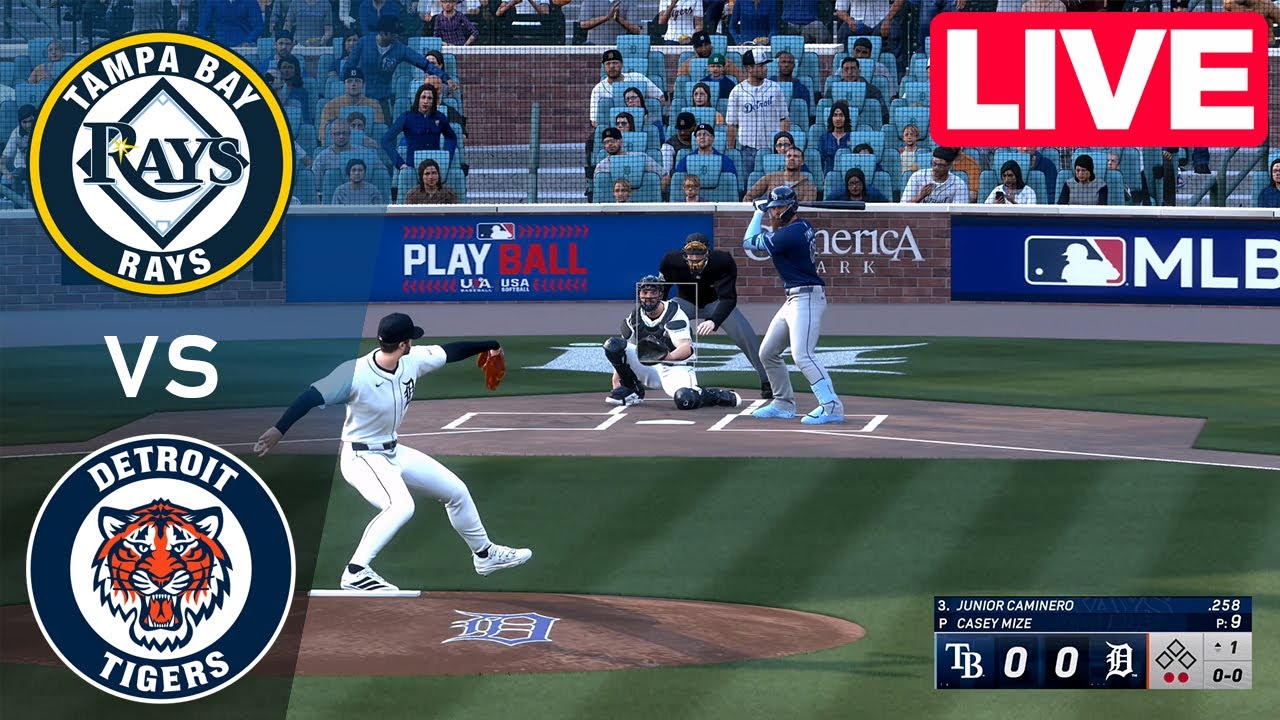Click the P: 9 pitch count field
1280x720 pixels.
1227,620
